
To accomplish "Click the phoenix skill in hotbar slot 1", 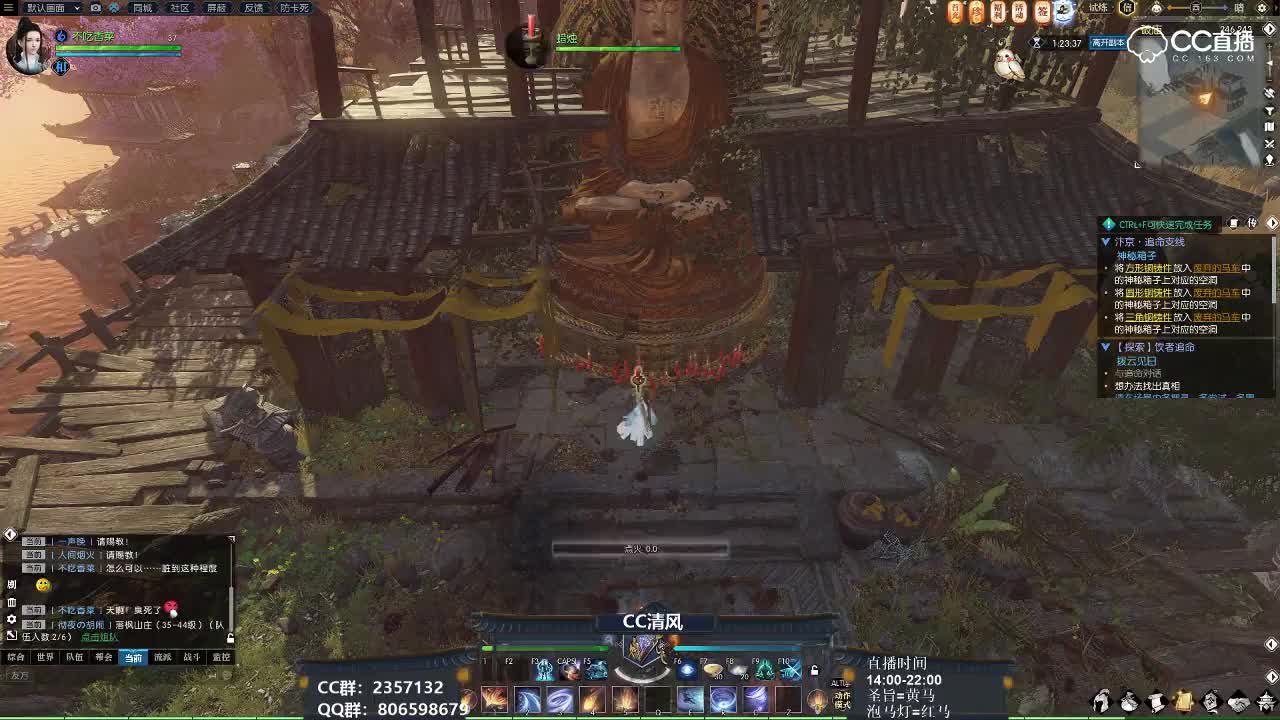I will coord(496,699).
